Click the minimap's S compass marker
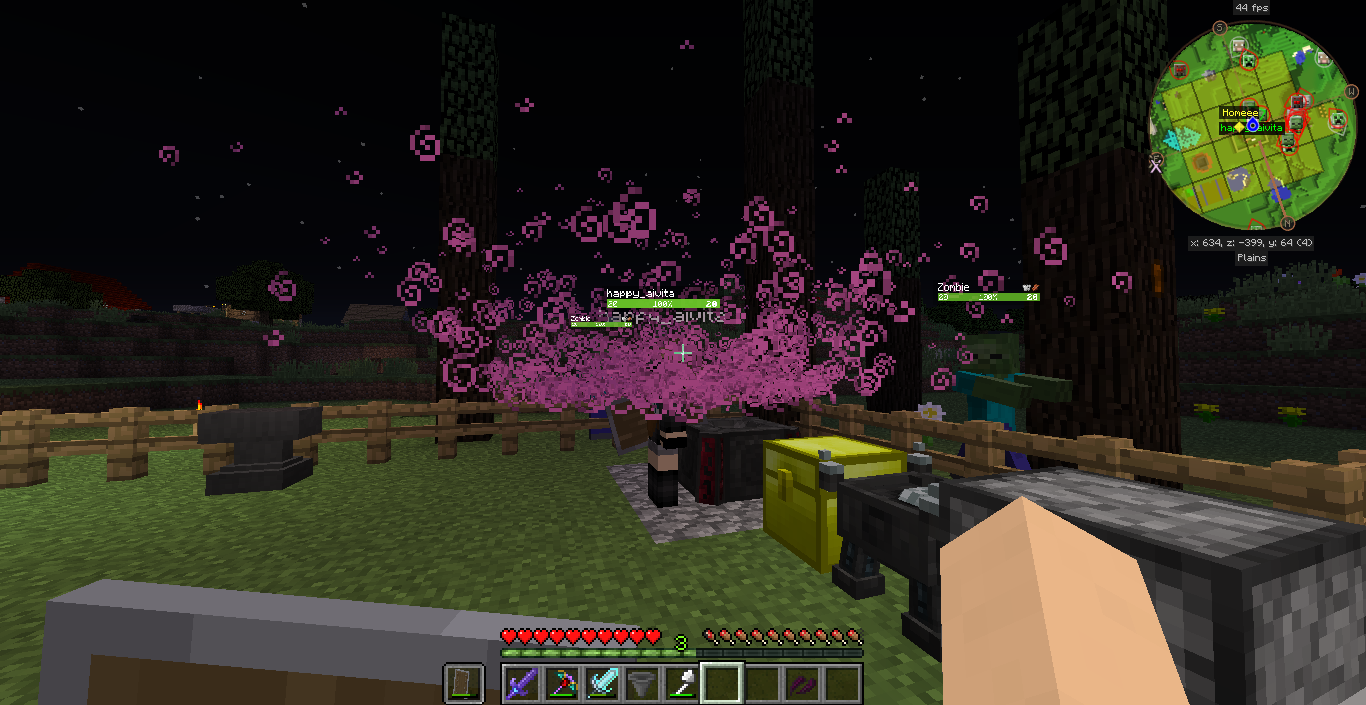Viewport: 1366px width, 705px height. point(1220,27)
